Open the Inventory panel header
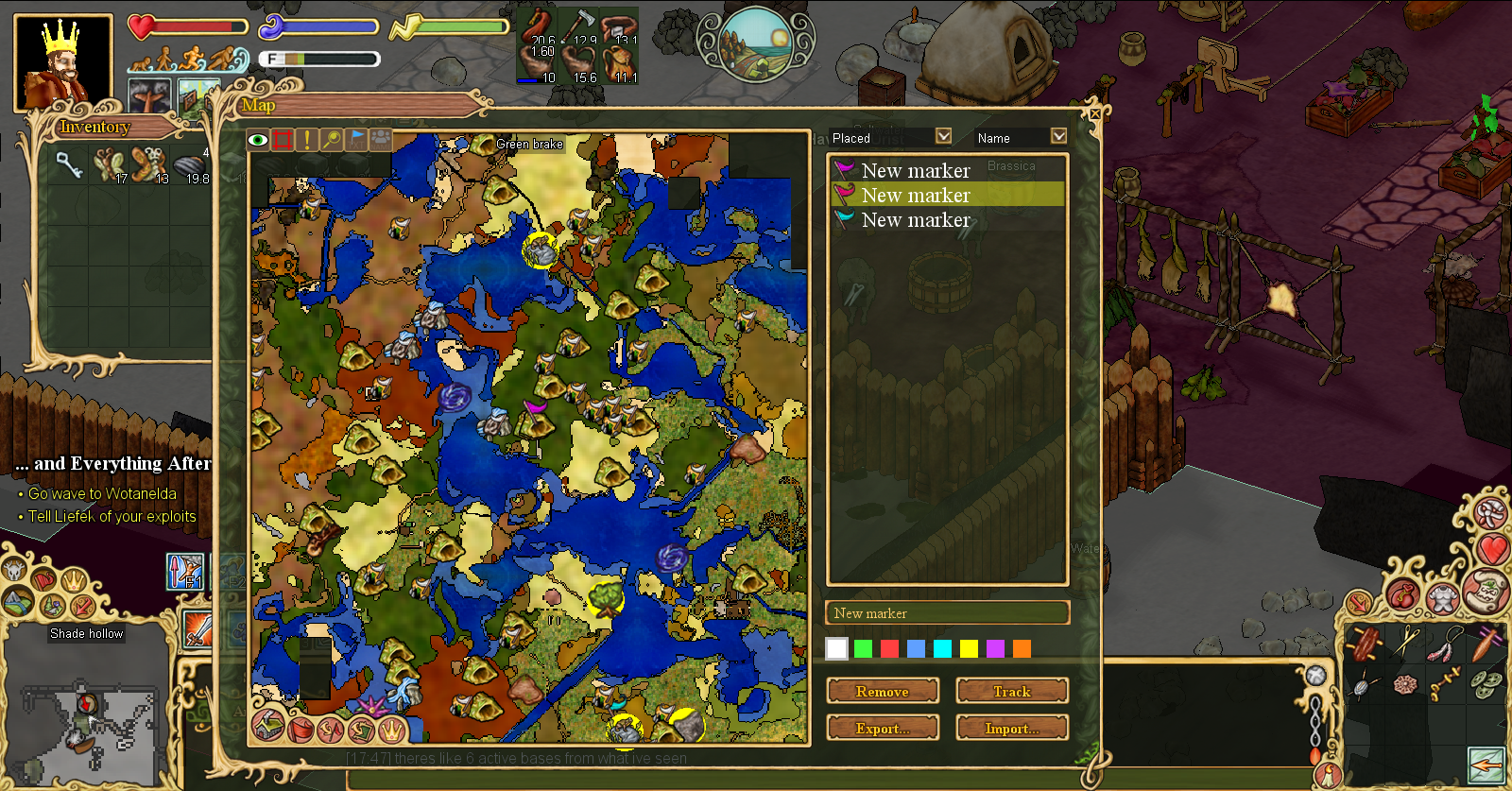Screen dimensions: 1512x791 coord(94,128)
